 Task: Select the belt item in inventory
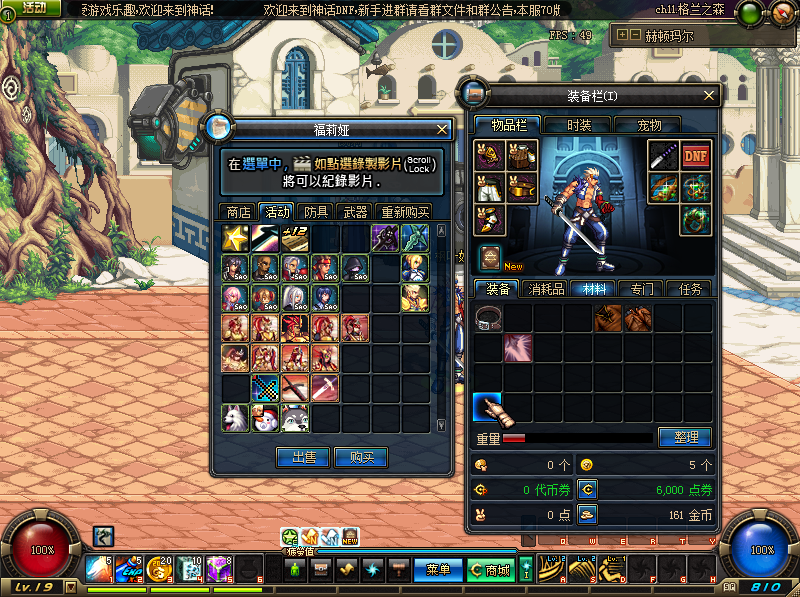pyautogui.click(x=488, y=319)
